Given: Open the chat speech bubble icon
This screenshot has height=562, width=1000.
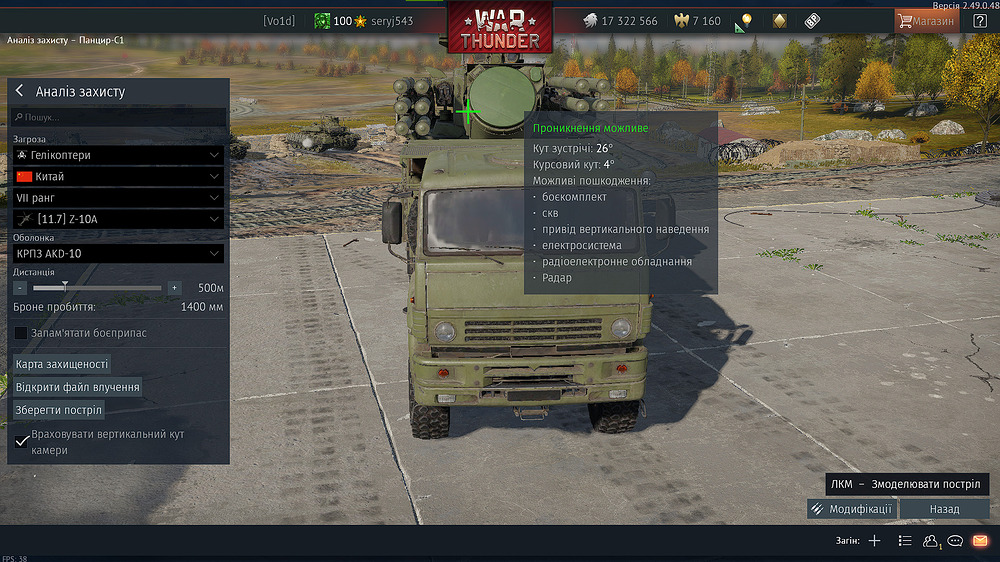Looking at the screenshot, I should coord(955,541).
